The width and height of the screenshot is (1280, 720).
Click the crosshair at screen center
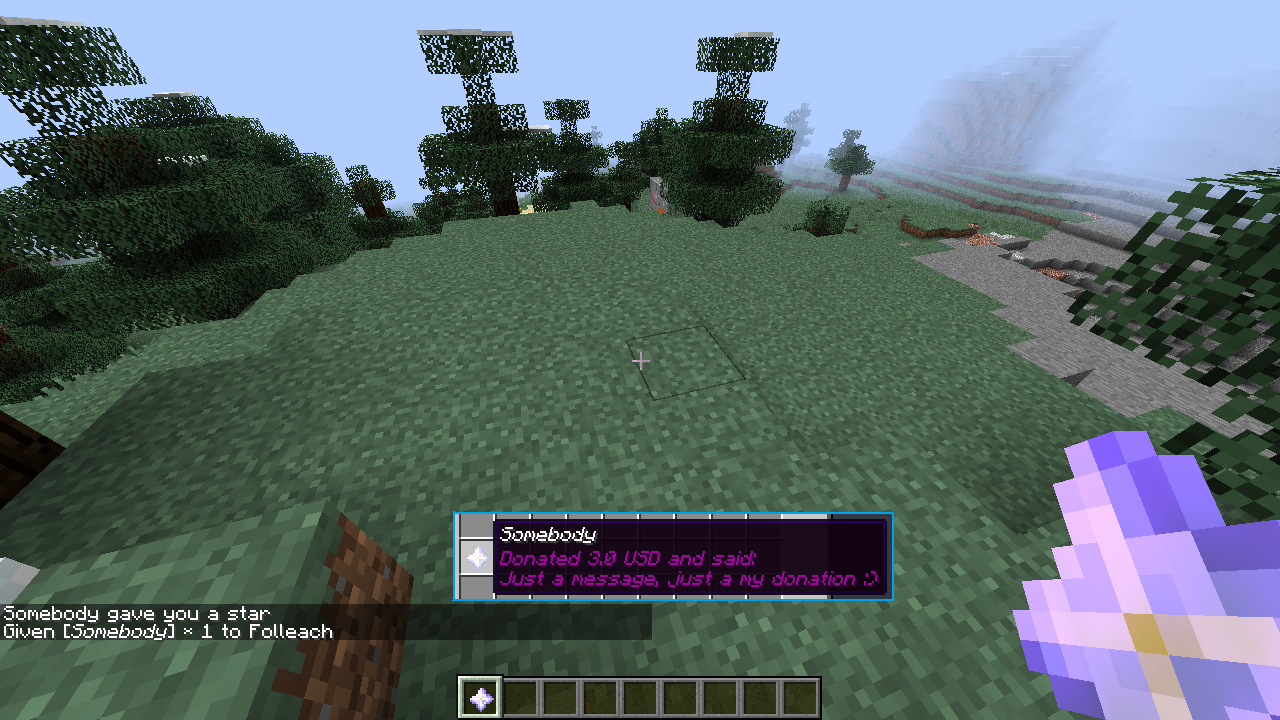641,360
